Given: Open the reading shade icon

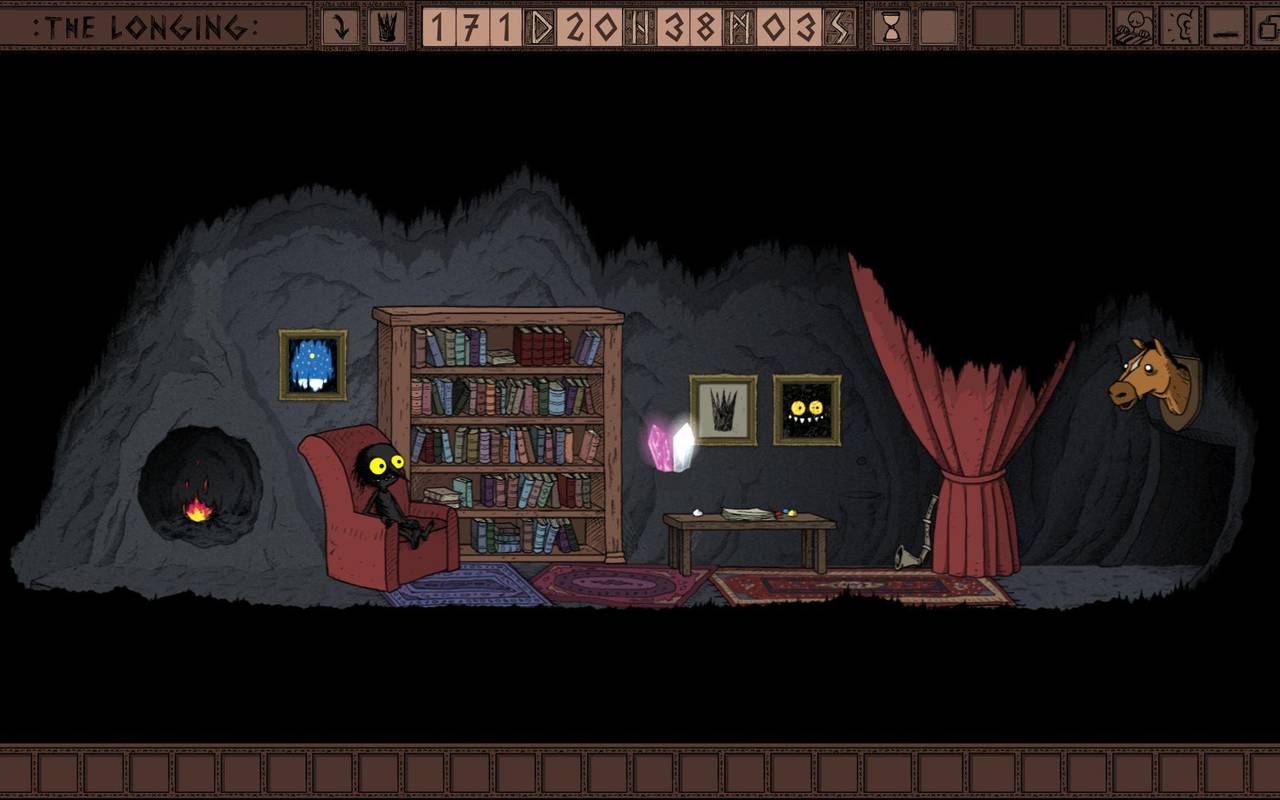Looking at the screenshot, I should point(1134,27).
